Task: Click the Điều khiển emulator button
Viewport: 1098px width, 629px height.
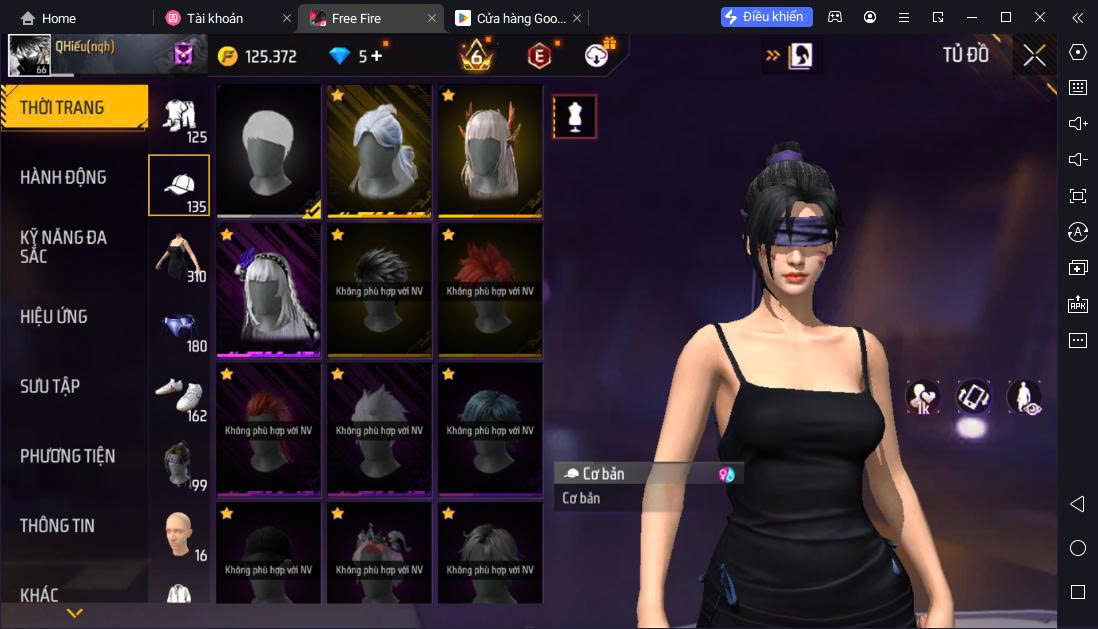Action: click(x=767, y=17)
